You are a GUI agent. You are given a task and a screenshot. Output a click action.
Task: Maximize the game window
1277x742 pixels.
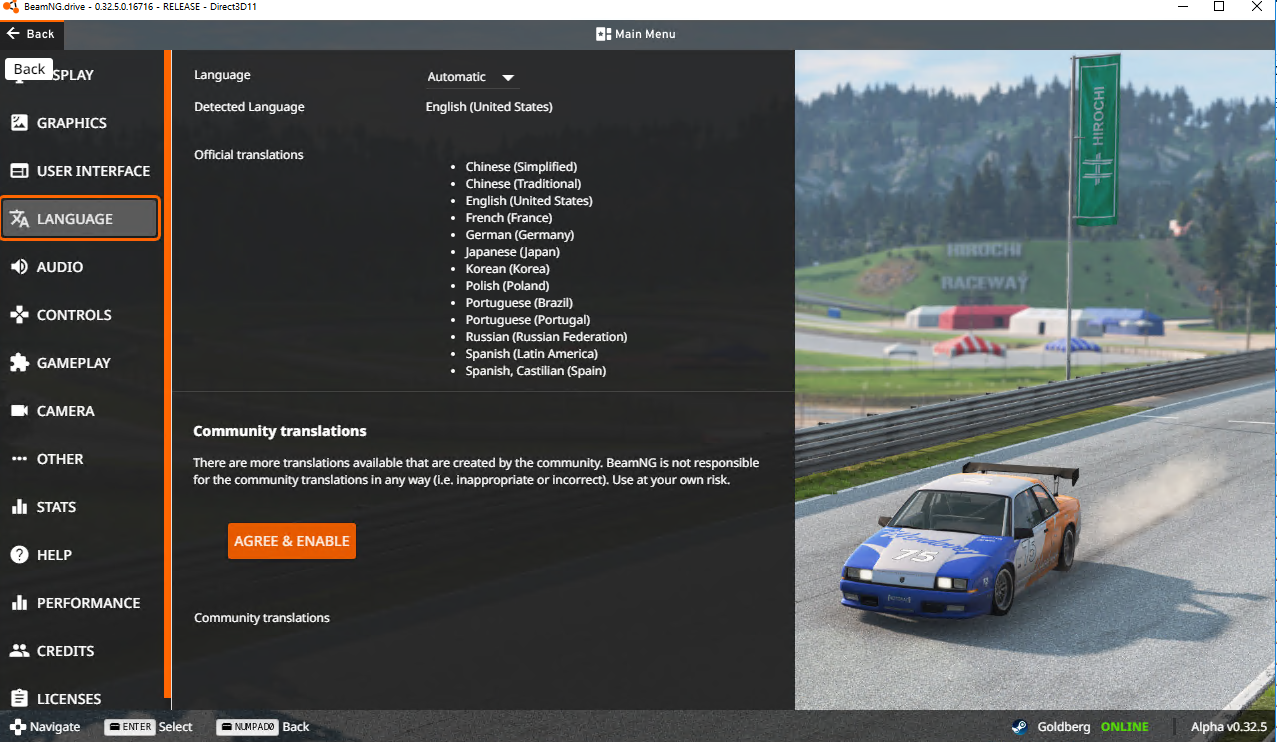(x=1219, y=7)
